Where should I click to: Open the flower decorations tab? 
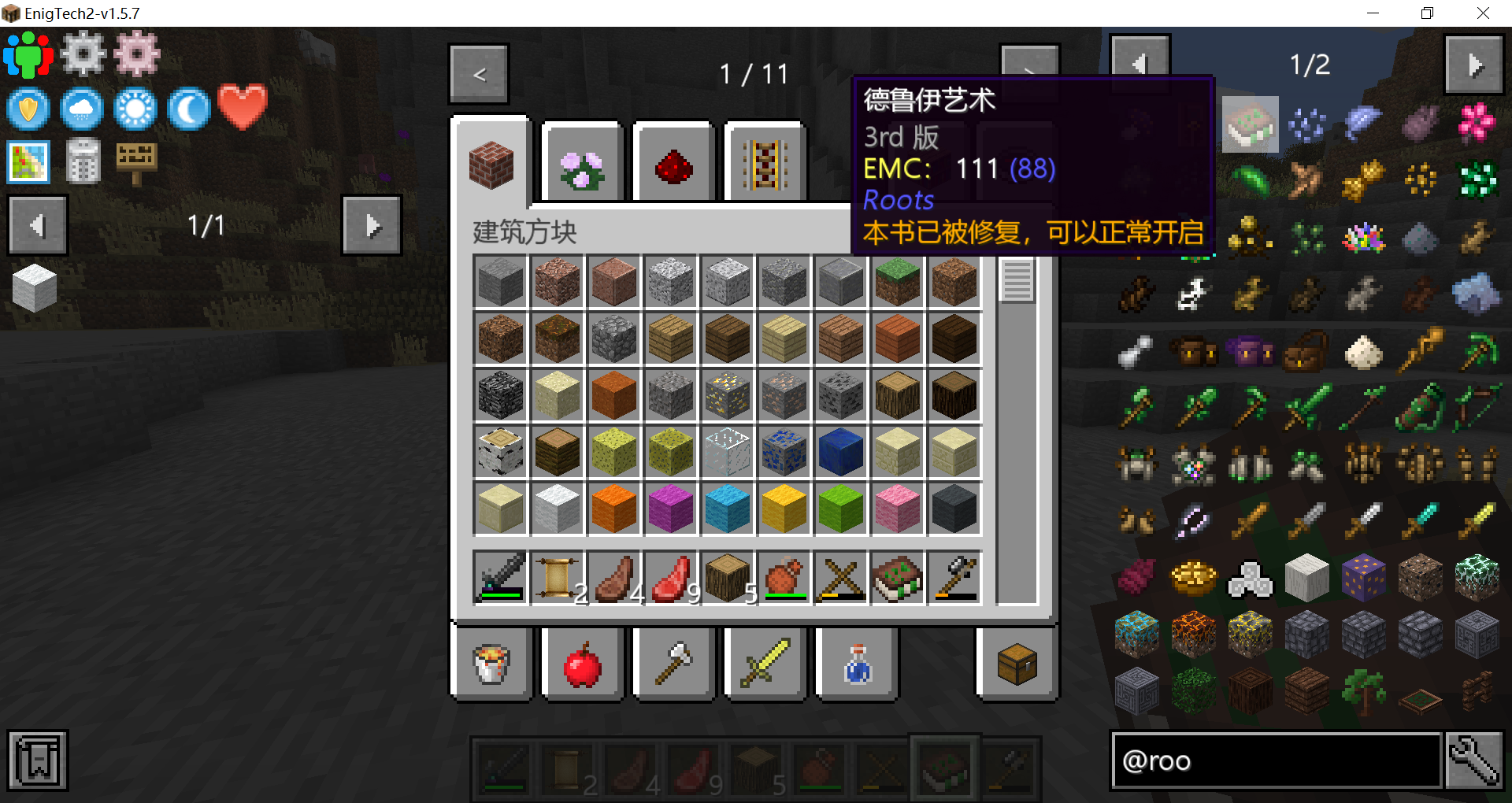click(581, 163)
